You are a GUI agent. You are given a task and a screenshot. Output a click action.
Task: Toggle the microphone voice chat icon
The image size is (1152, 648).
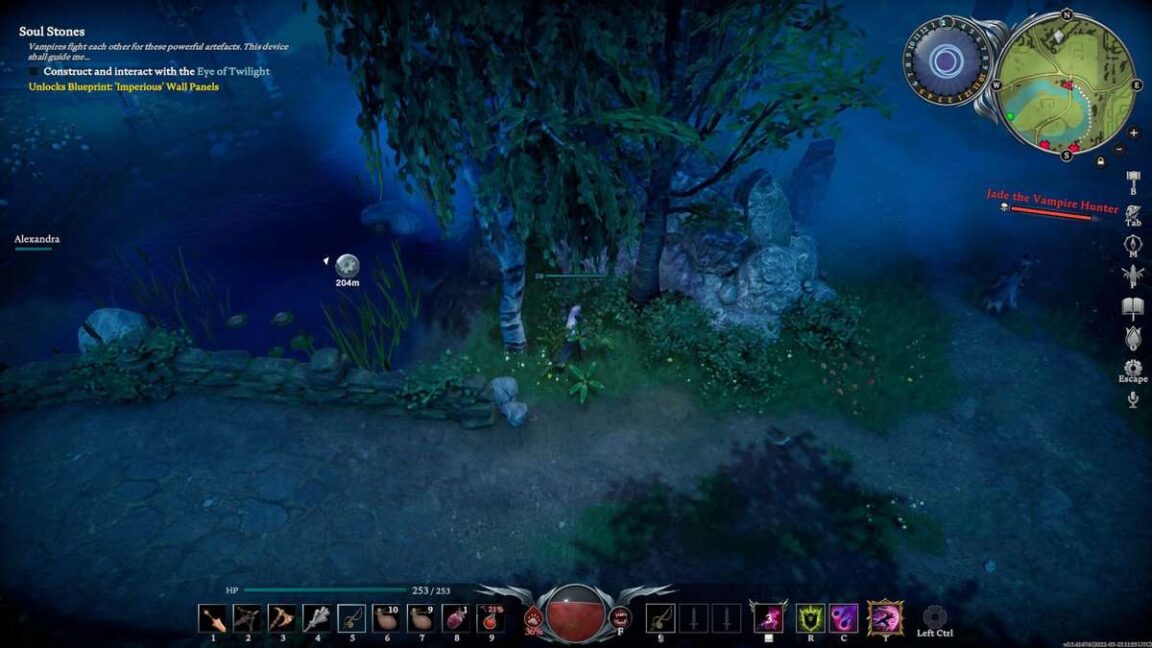[x=1133, y=400]
